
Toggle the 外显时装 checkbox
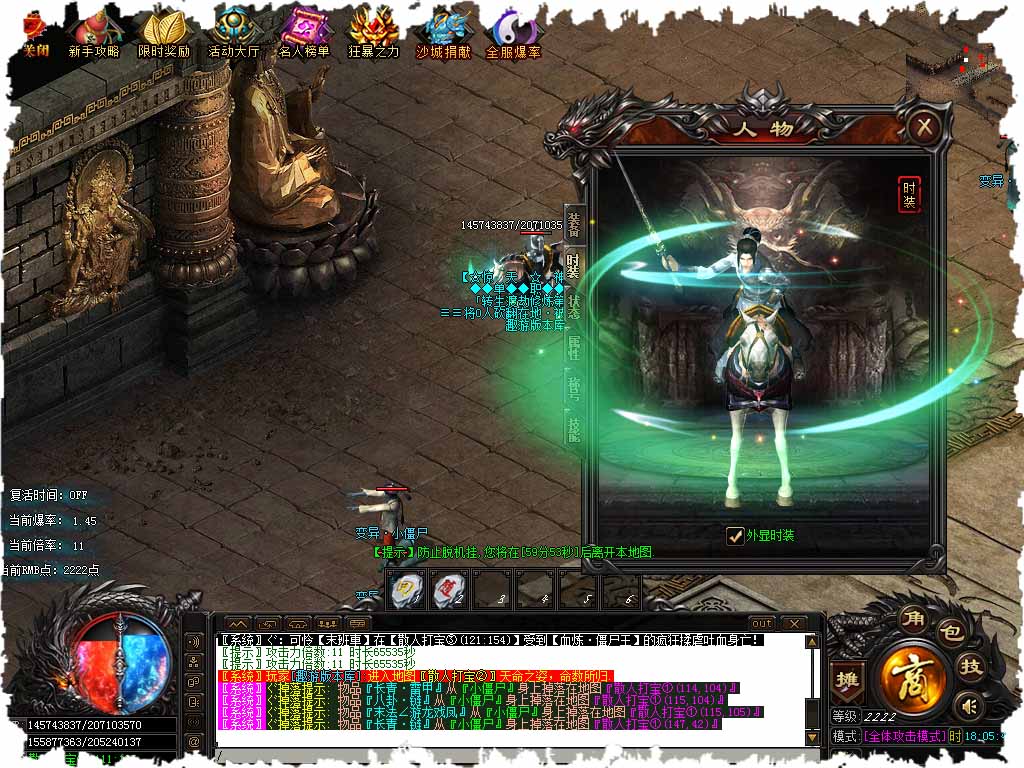click(x=735, y=536)
